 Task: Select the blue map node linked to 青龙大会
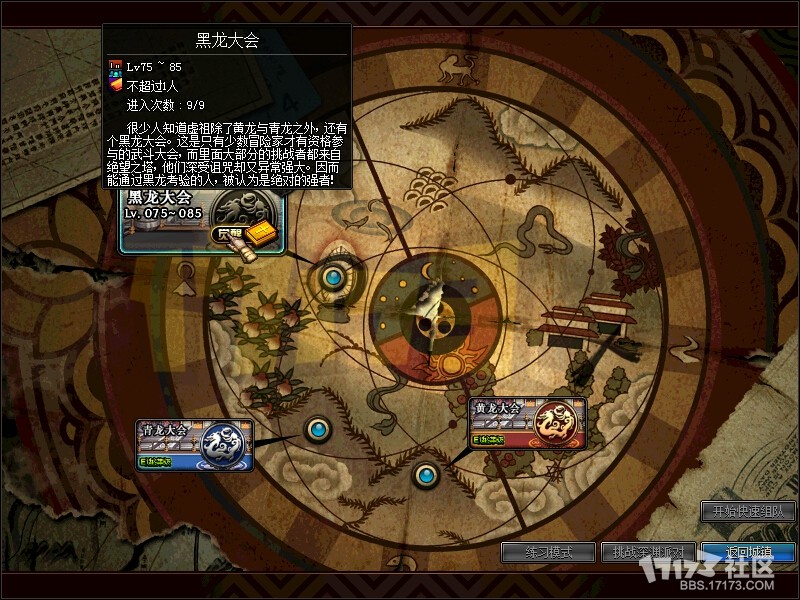click(317, 429)
